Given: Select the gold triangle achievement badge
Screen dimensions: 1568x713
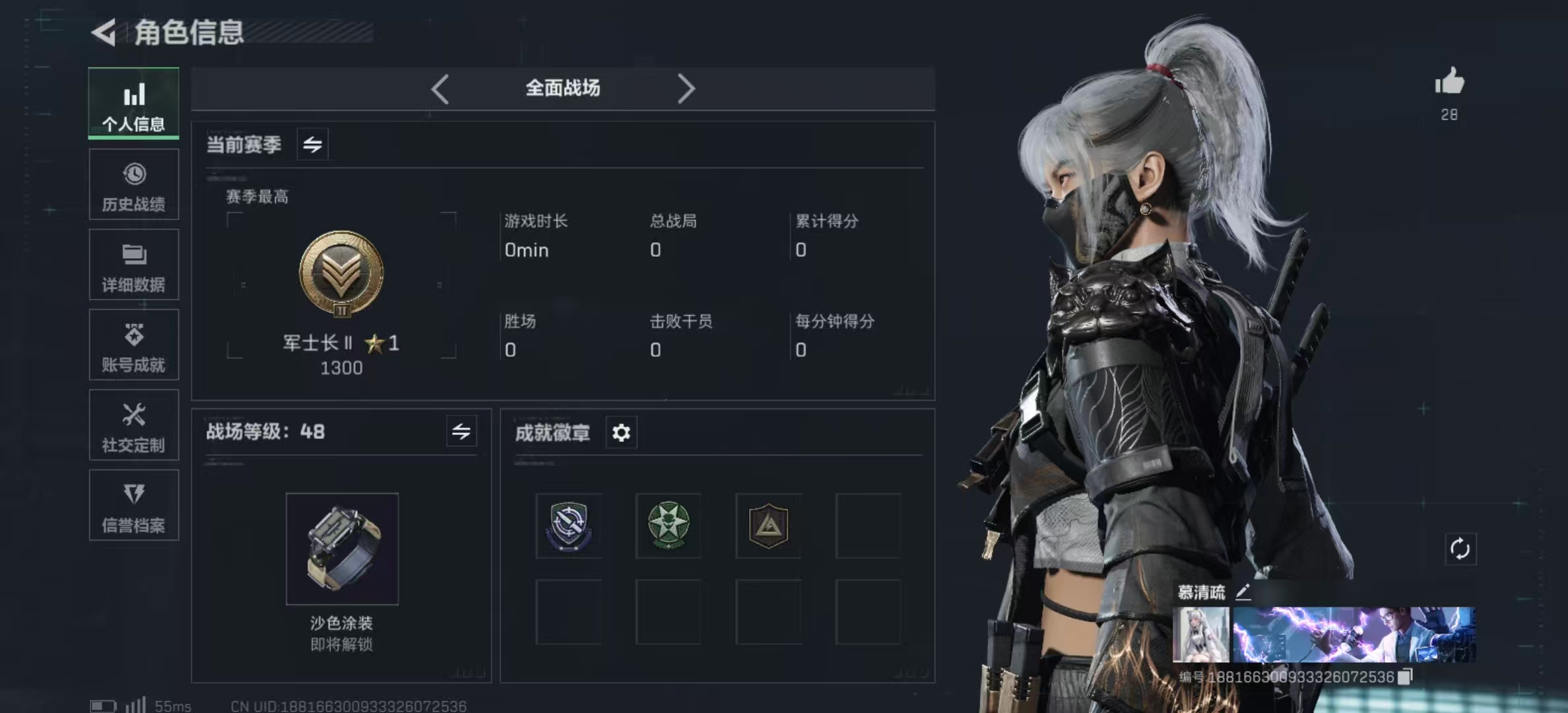Looking at the screenshot, I should [769, 526].
